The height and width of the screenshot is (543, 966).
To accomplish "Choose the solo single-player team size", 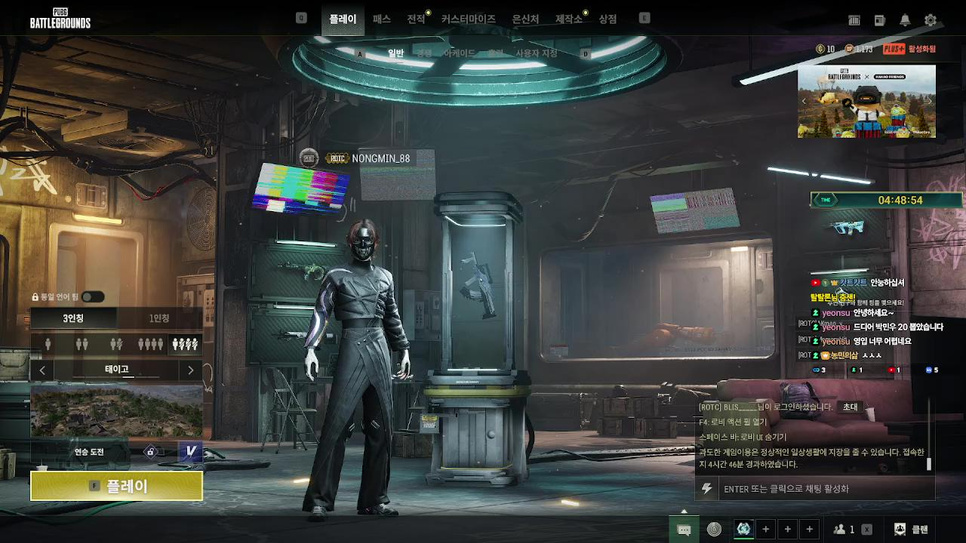I will tap(49, 344).
